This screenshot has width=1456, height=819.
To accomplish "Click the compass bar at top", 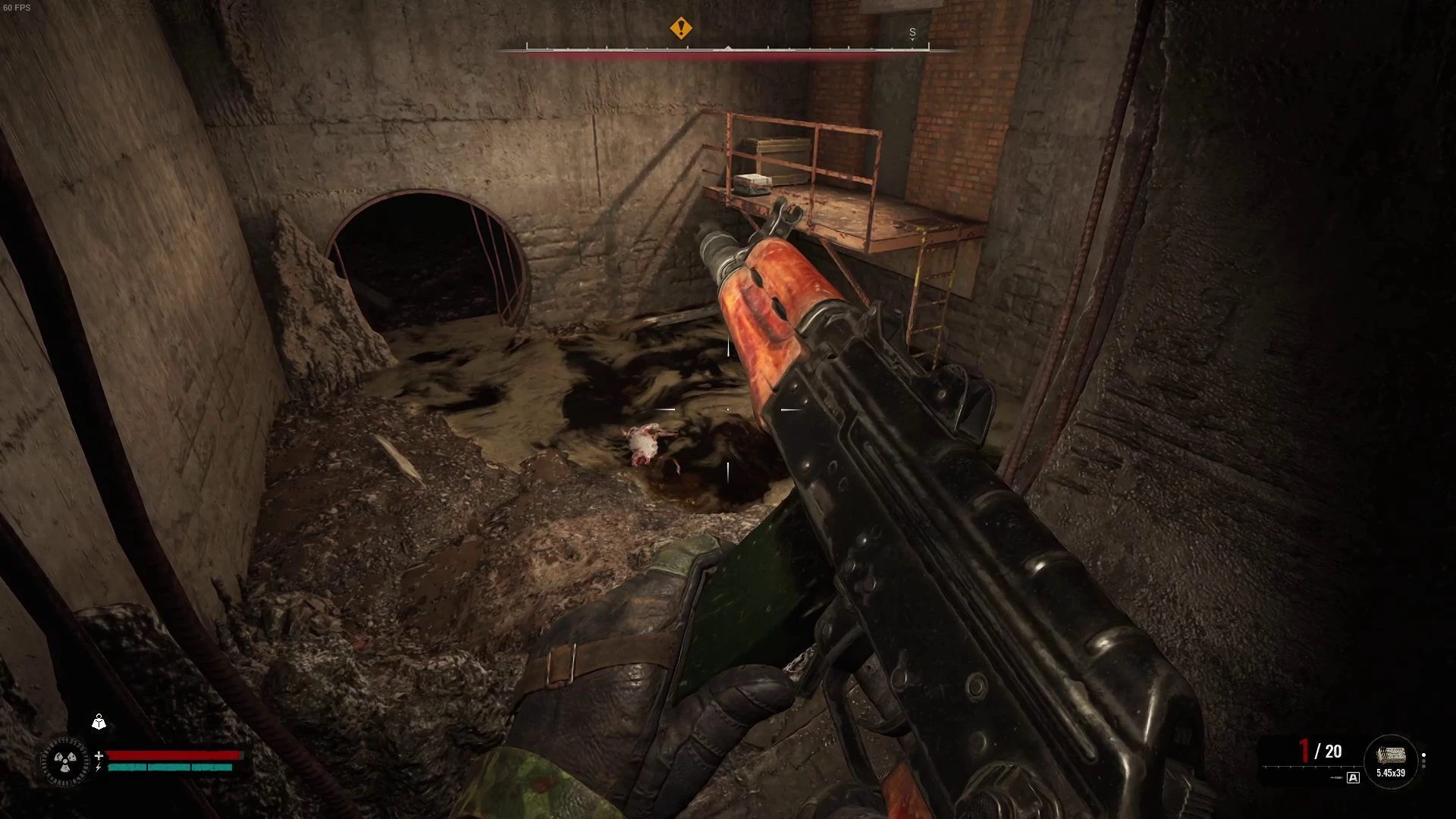I will click(728, 49).
